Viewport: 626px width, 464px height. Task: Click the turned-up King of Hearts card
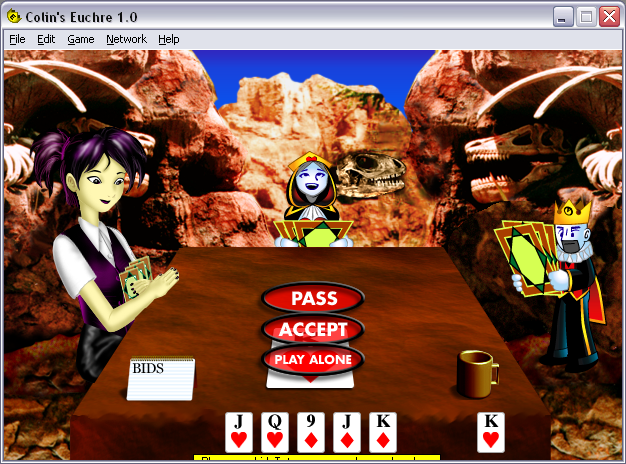pyautogui.click(x=490, y=432)
